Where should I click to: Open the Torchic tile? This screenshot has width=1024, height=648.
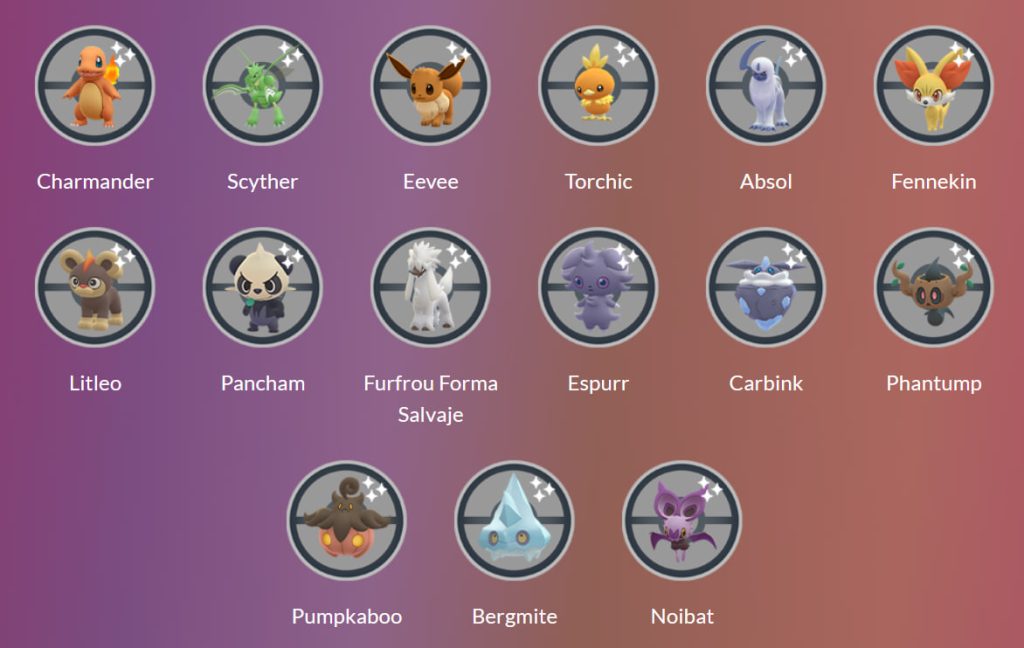tap(598, 86)
